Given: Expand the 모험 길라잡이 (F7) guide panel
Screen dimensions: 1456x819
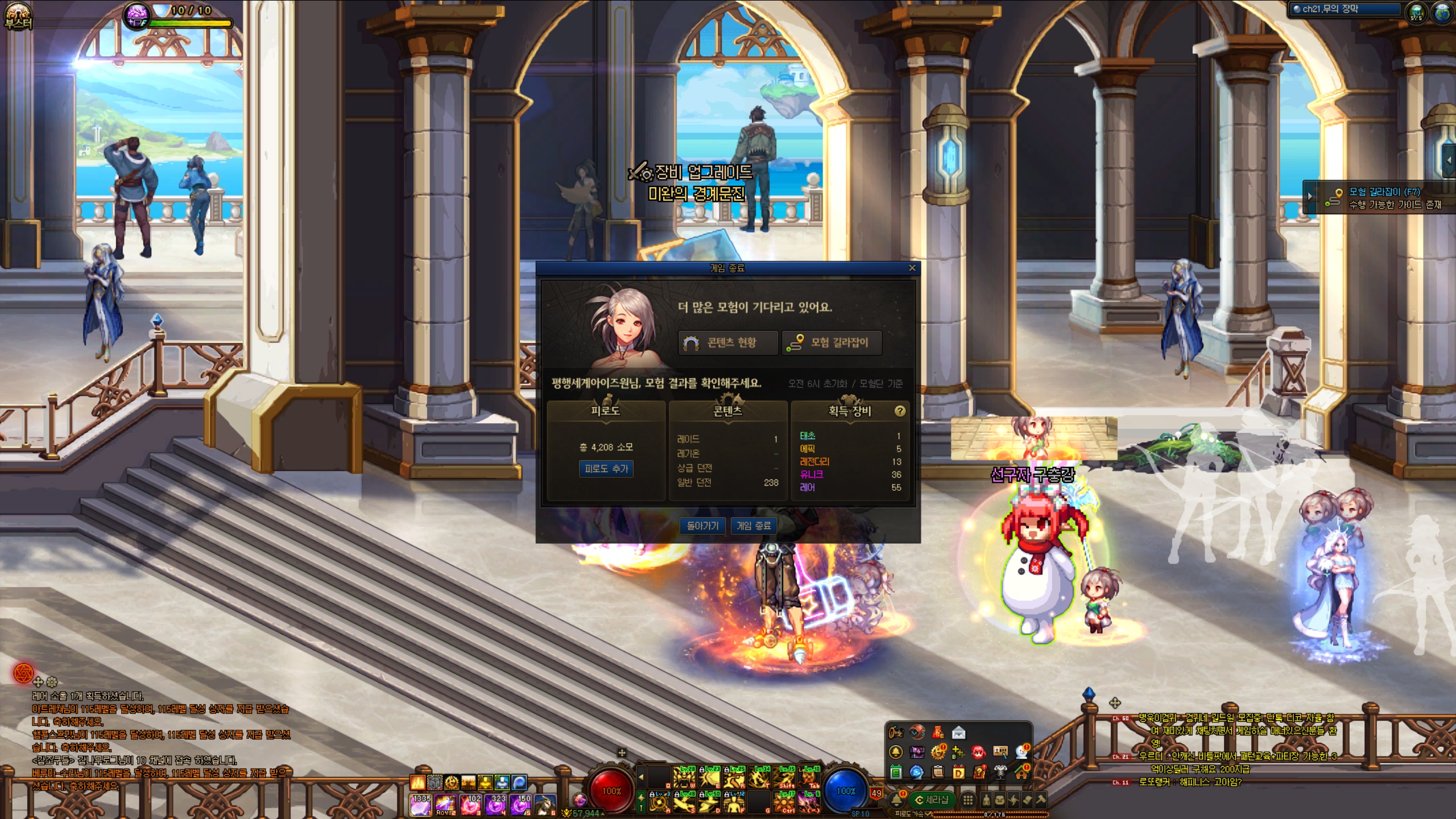Looking at the screenshot, I should pos(1310,197).
